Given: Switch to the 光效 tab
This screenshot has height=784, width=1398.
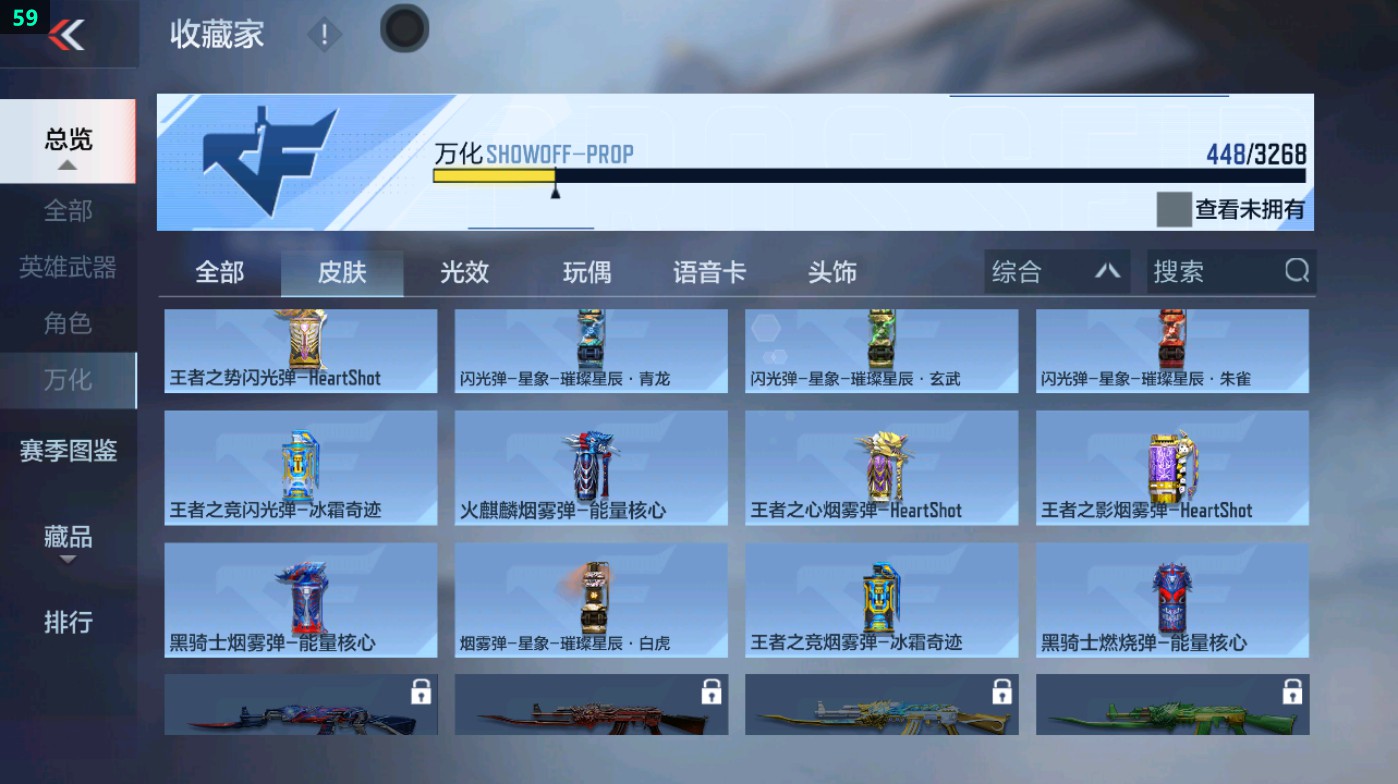Looking at the screenshot, I should coord(463,271).
